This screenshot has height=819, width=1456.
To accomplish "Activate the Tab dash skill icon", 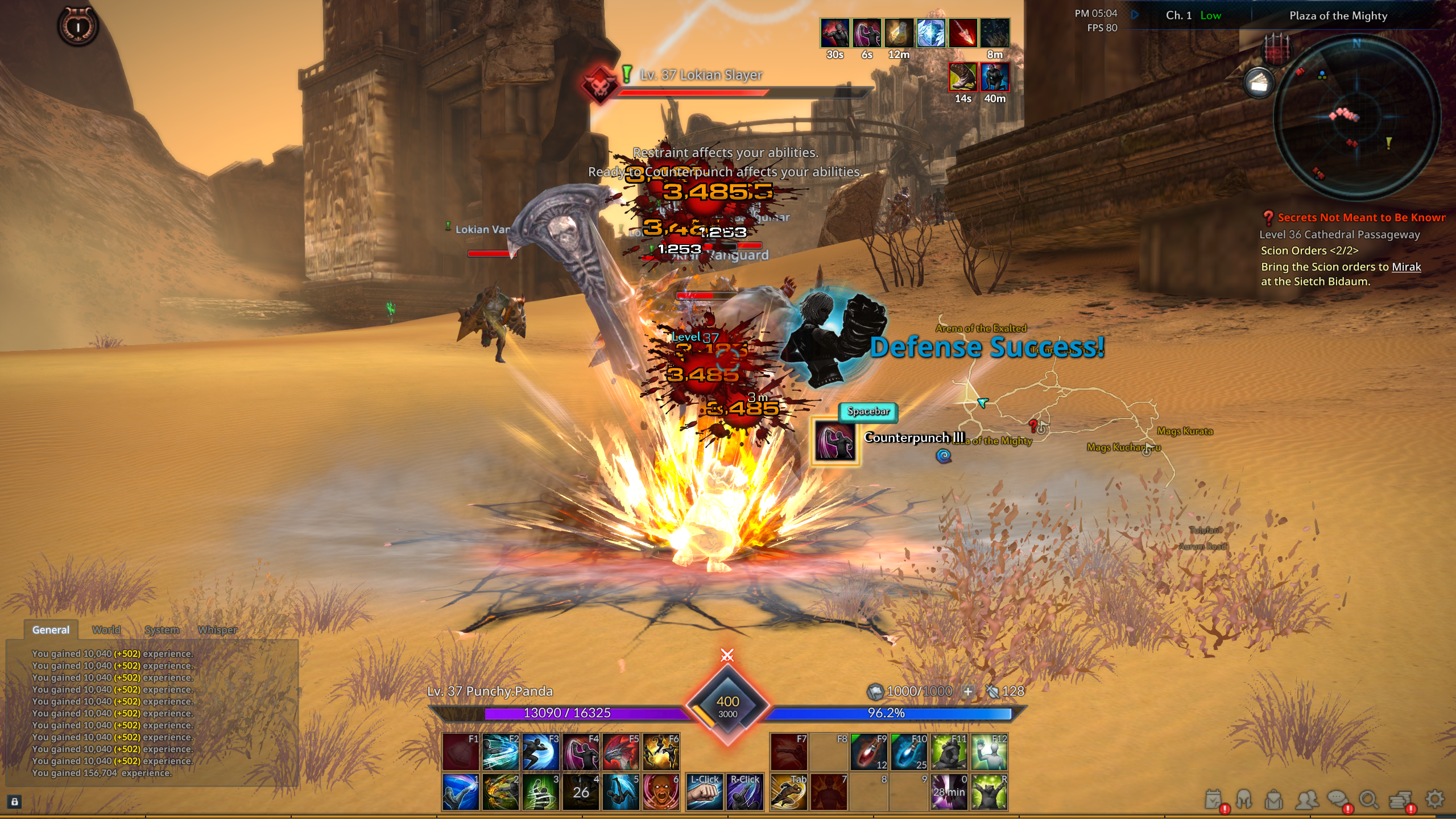I will coord(788,792).
